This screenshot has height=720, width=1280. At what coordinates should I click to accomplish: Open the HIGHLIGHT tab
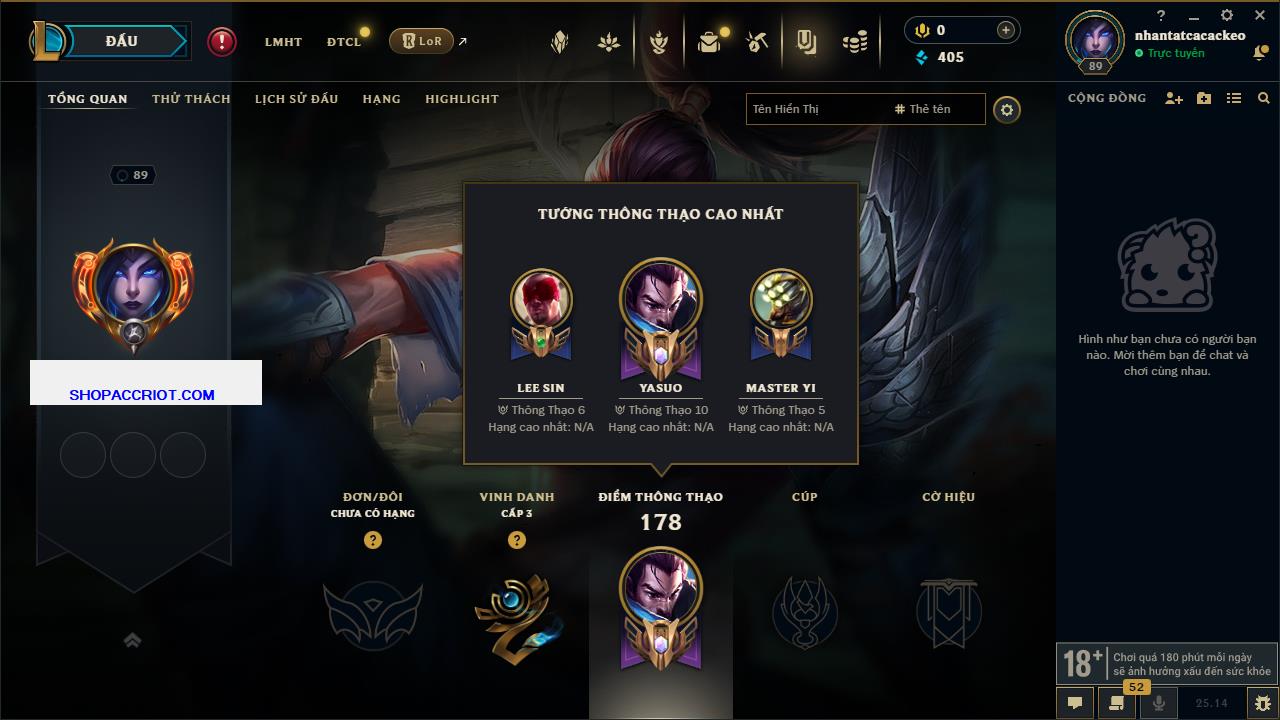click(461, 99)
